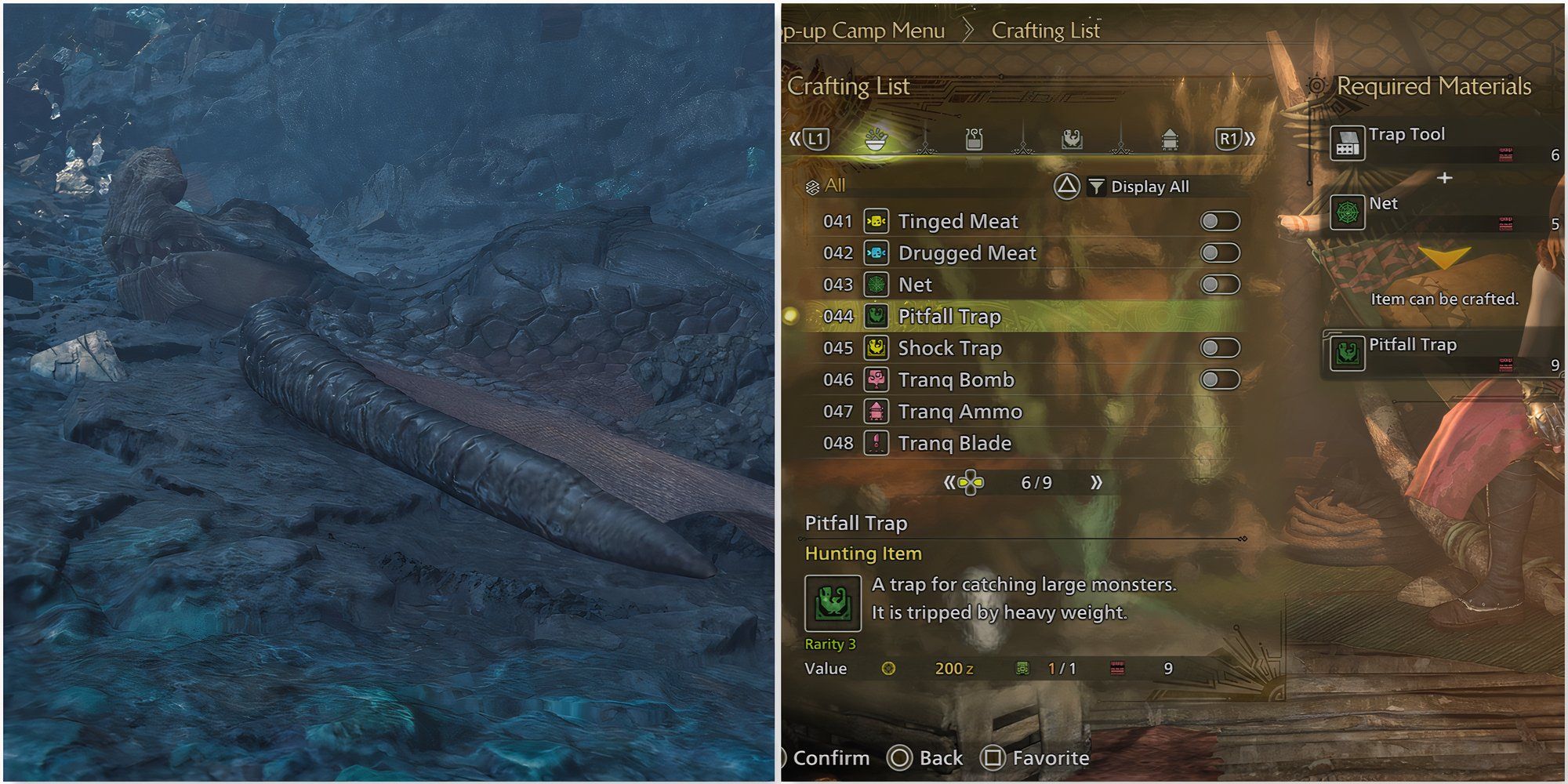Select the Tinged Meat crafting entry
This screenshot has height=784, width=1568.
click(x=957, y=222)
